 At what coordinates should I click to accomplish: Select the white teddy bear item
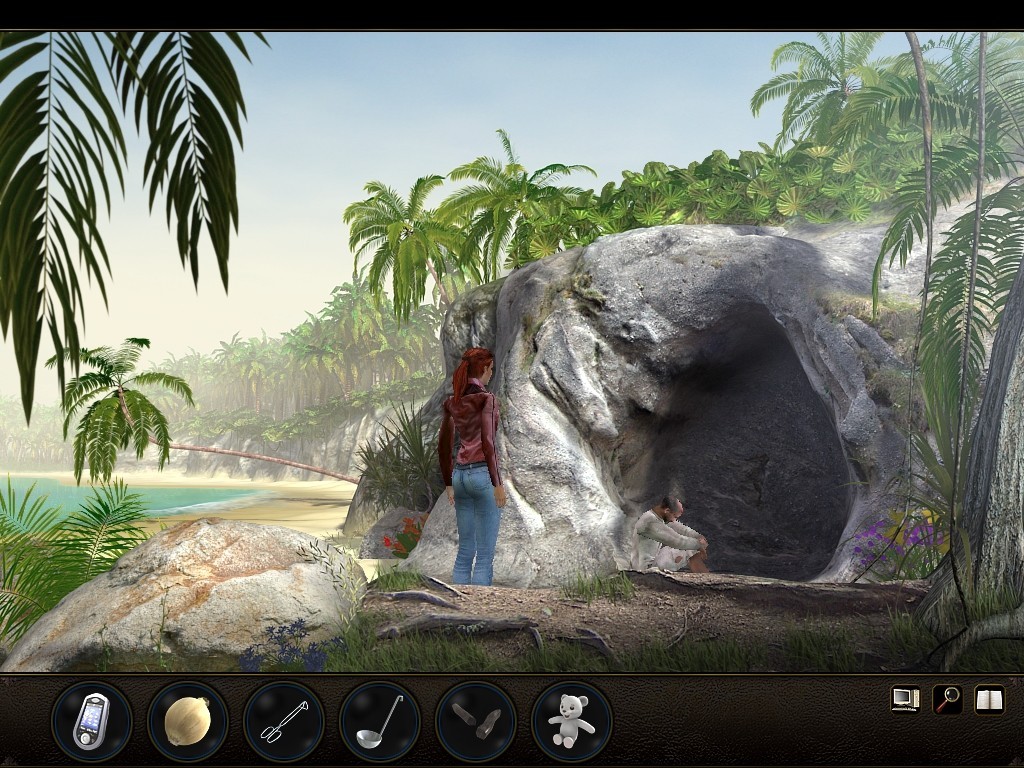571,721
